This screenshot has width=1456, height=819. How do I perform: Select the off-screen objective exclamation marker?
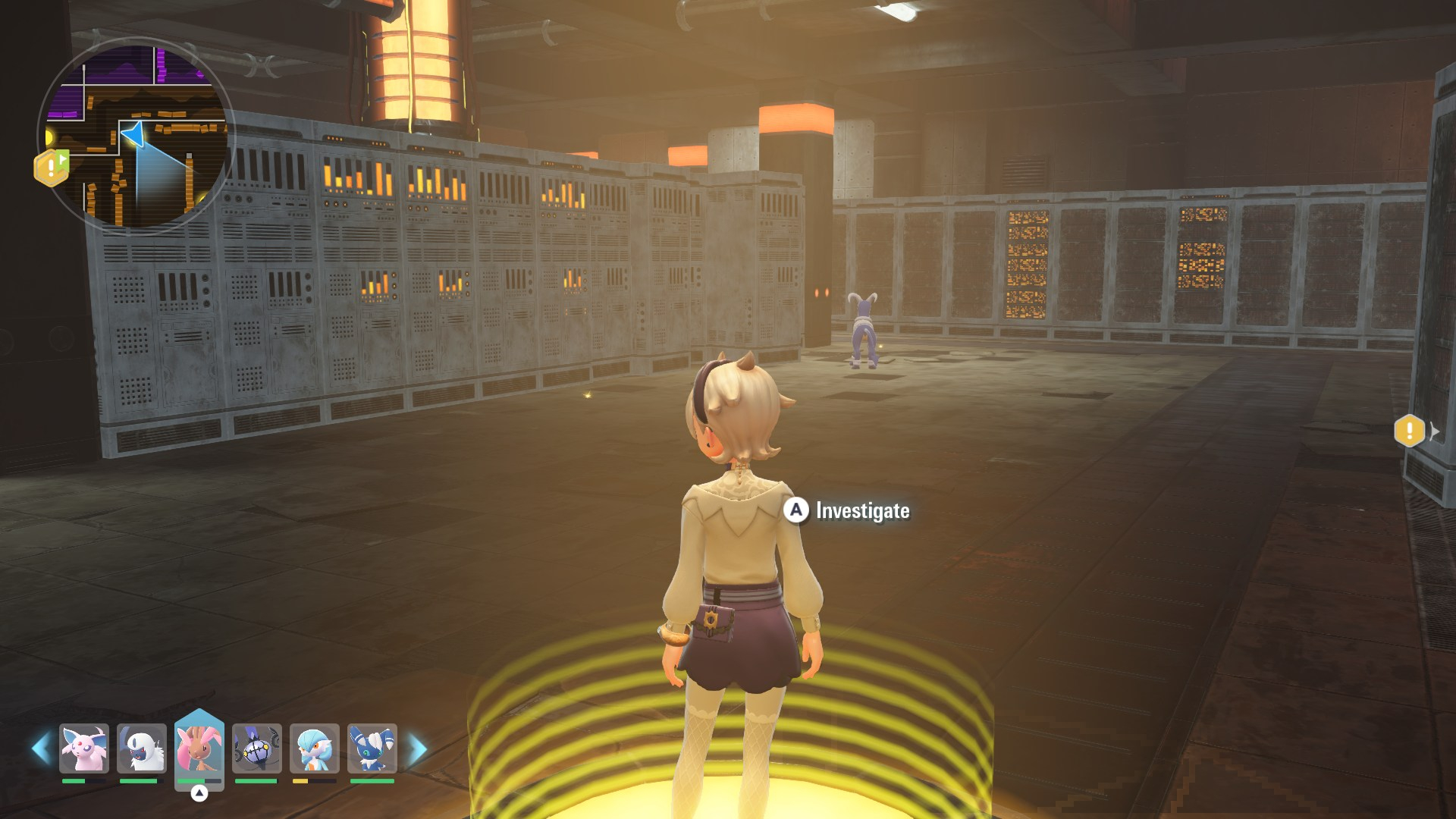(x=1409, y=431)
